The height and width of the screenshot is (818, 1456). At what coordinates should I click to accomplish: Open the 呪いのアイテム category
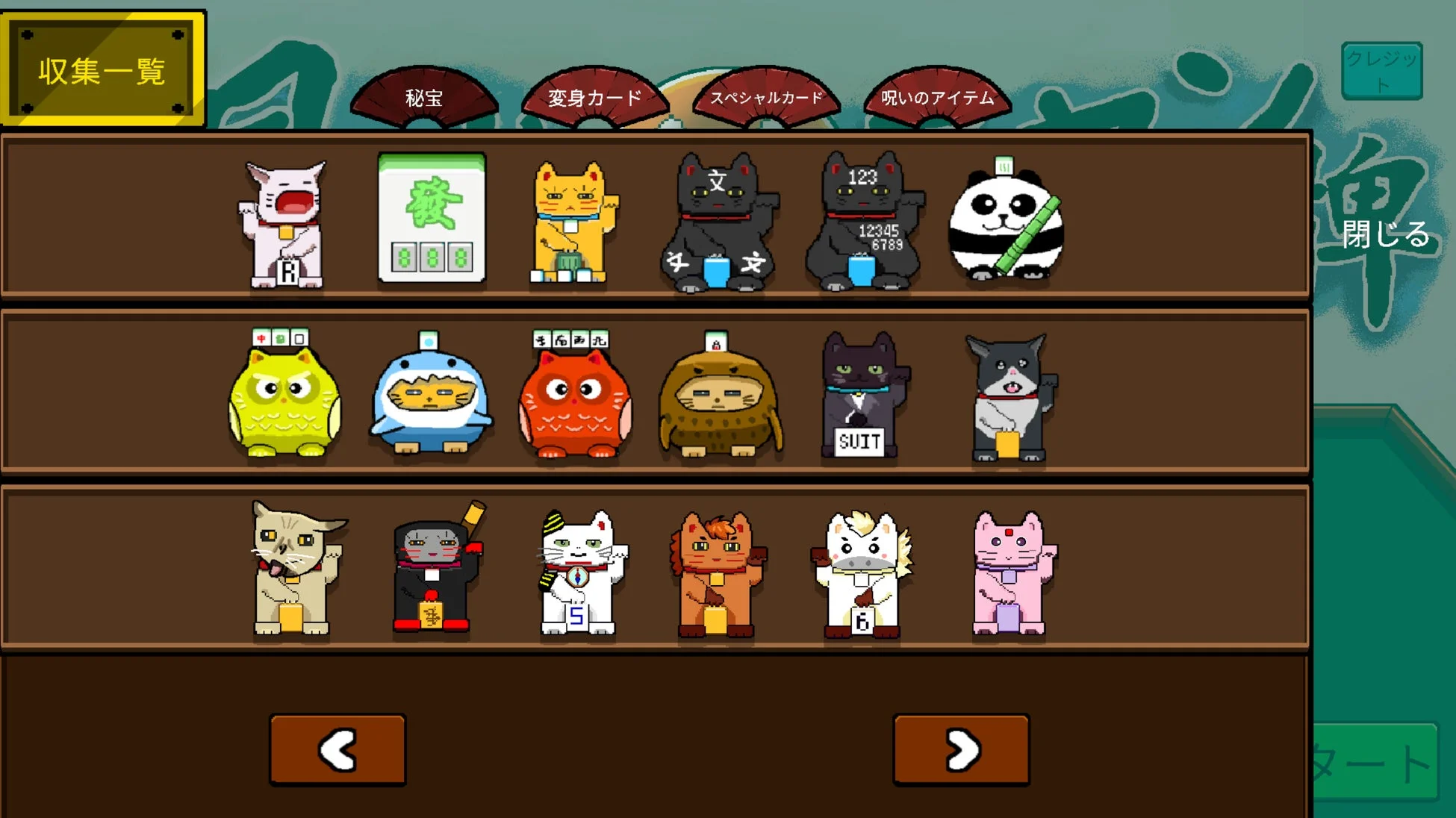(x=936, y=96)
